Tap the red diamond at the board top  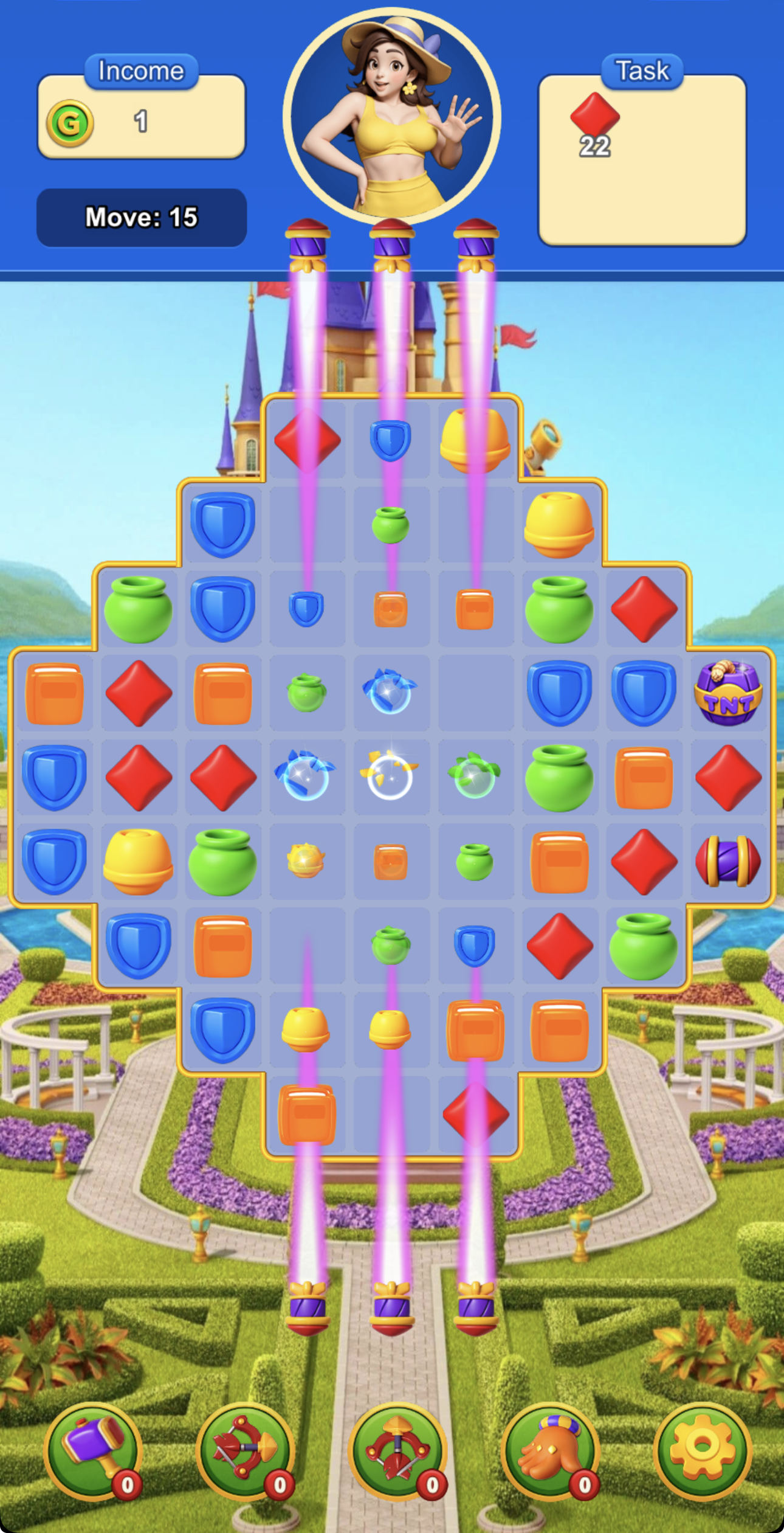click(307, 439)
